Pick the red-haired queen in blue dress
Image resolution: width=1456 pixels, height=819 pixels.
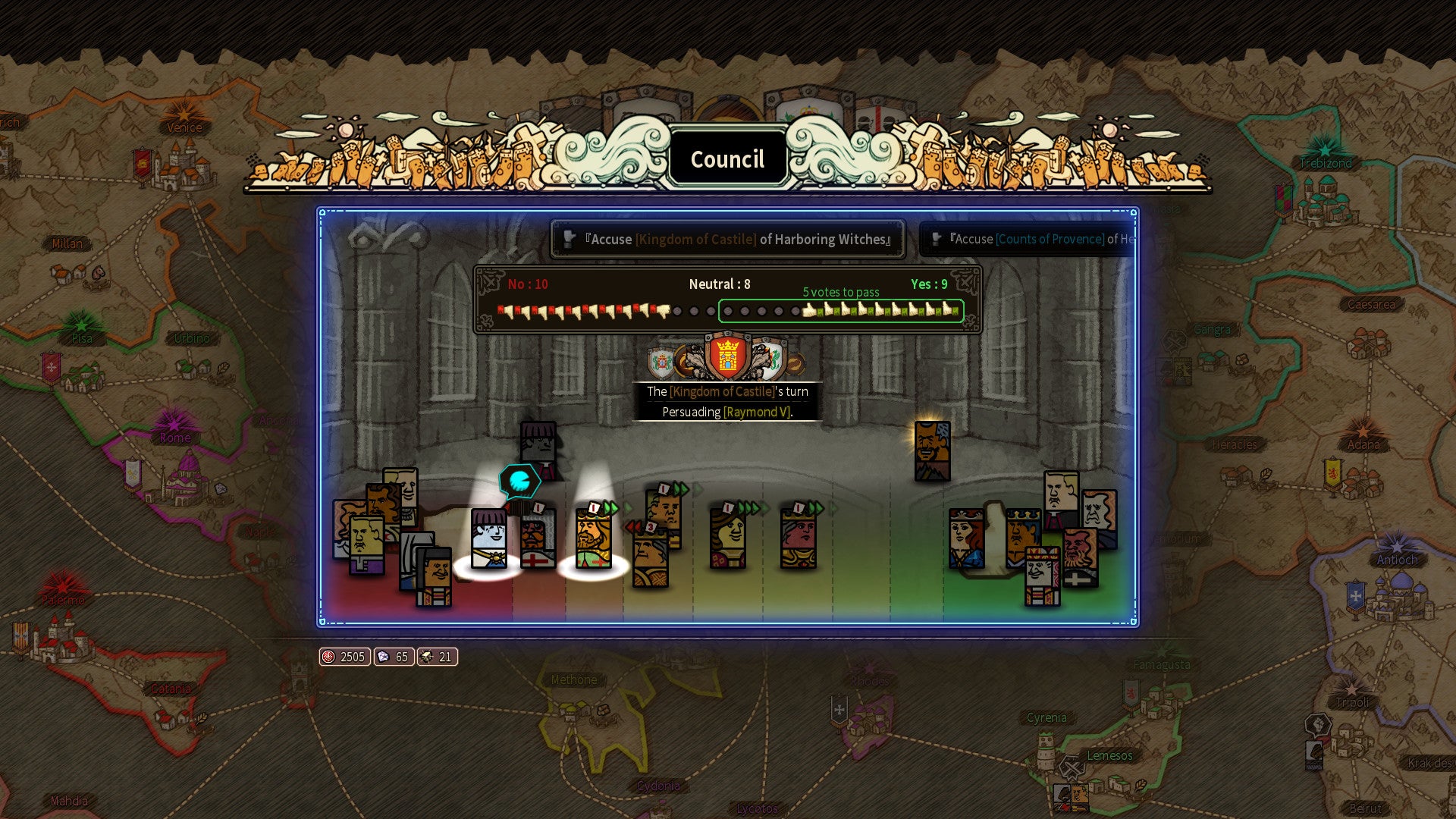[x=966, y=539]
